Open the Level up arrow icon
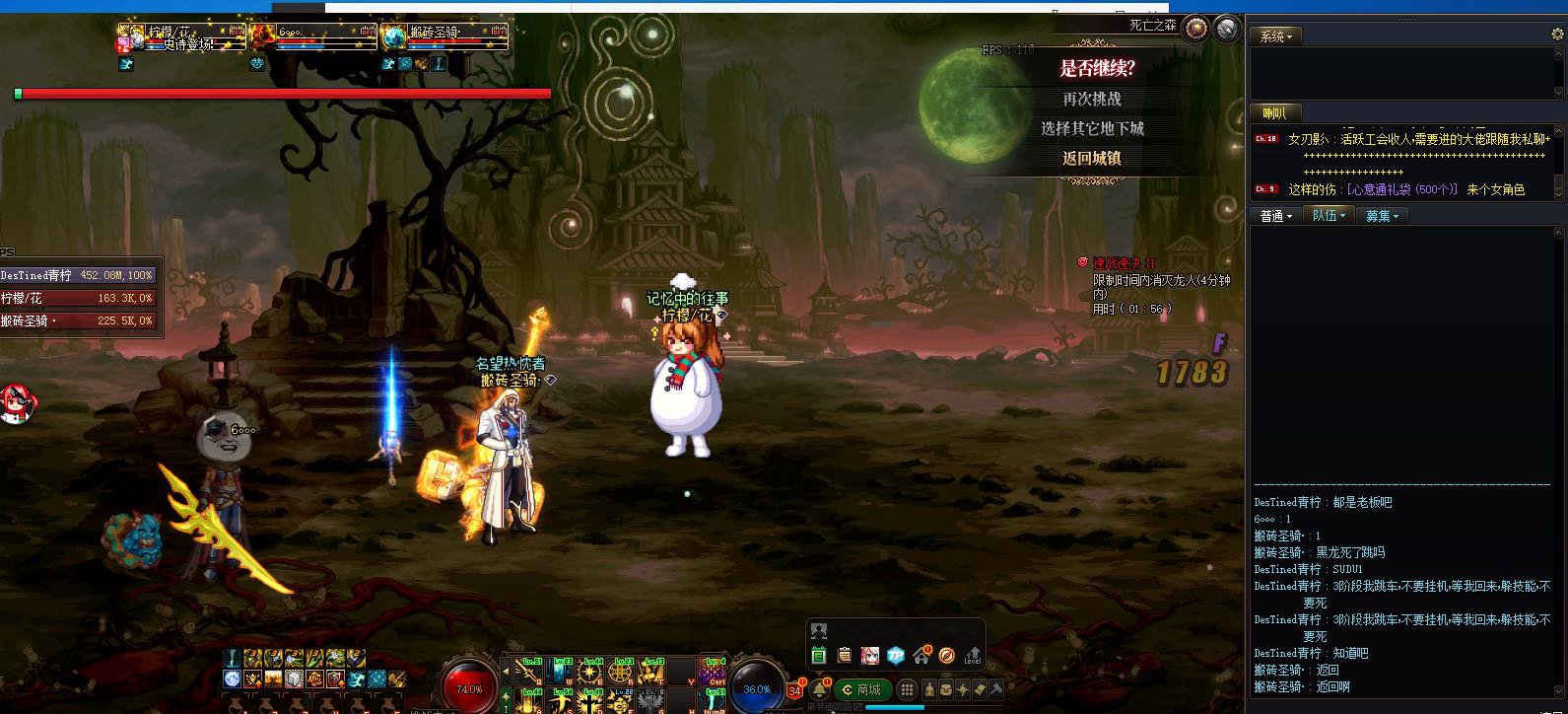 (973, 655)
